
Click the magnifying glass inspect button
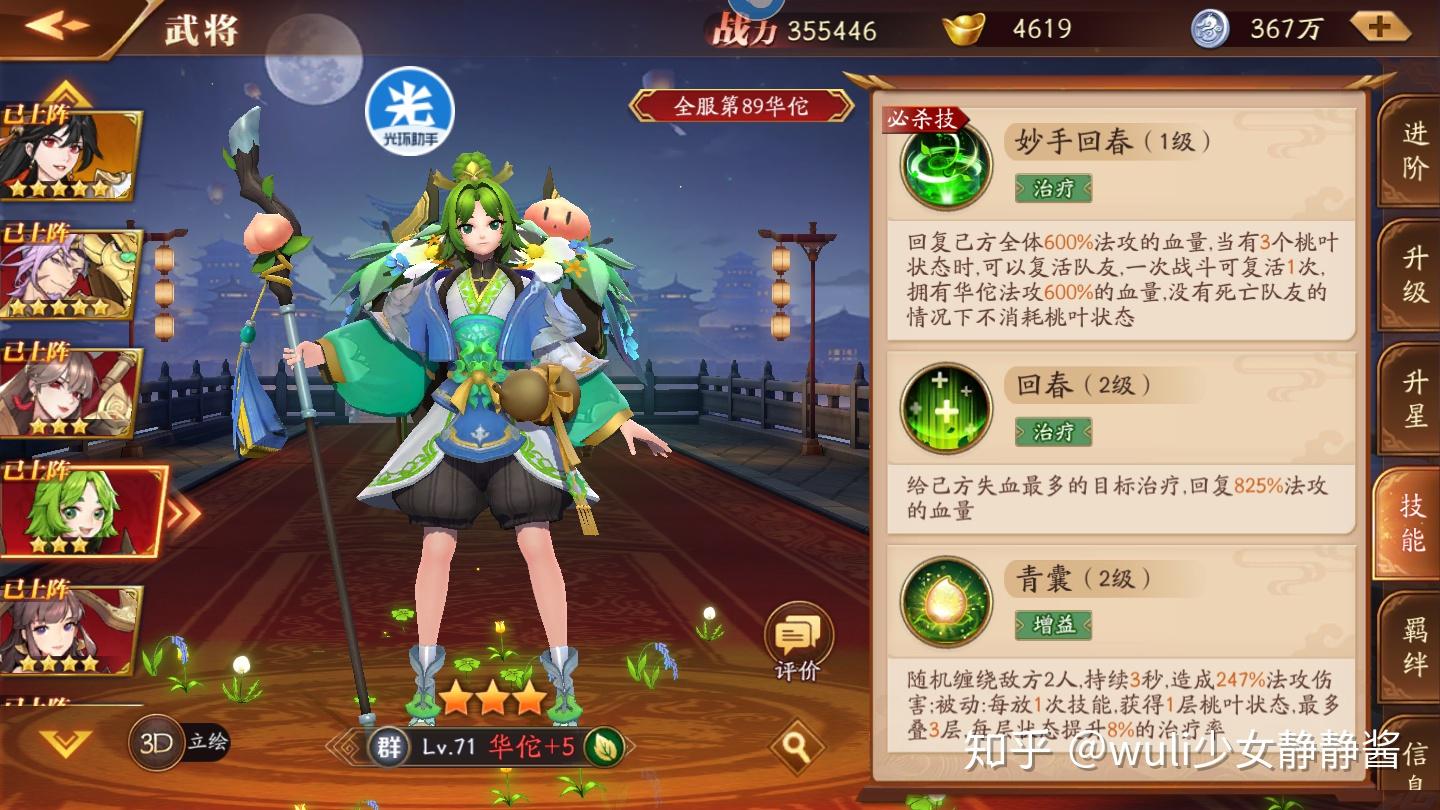tap(796, 746)
